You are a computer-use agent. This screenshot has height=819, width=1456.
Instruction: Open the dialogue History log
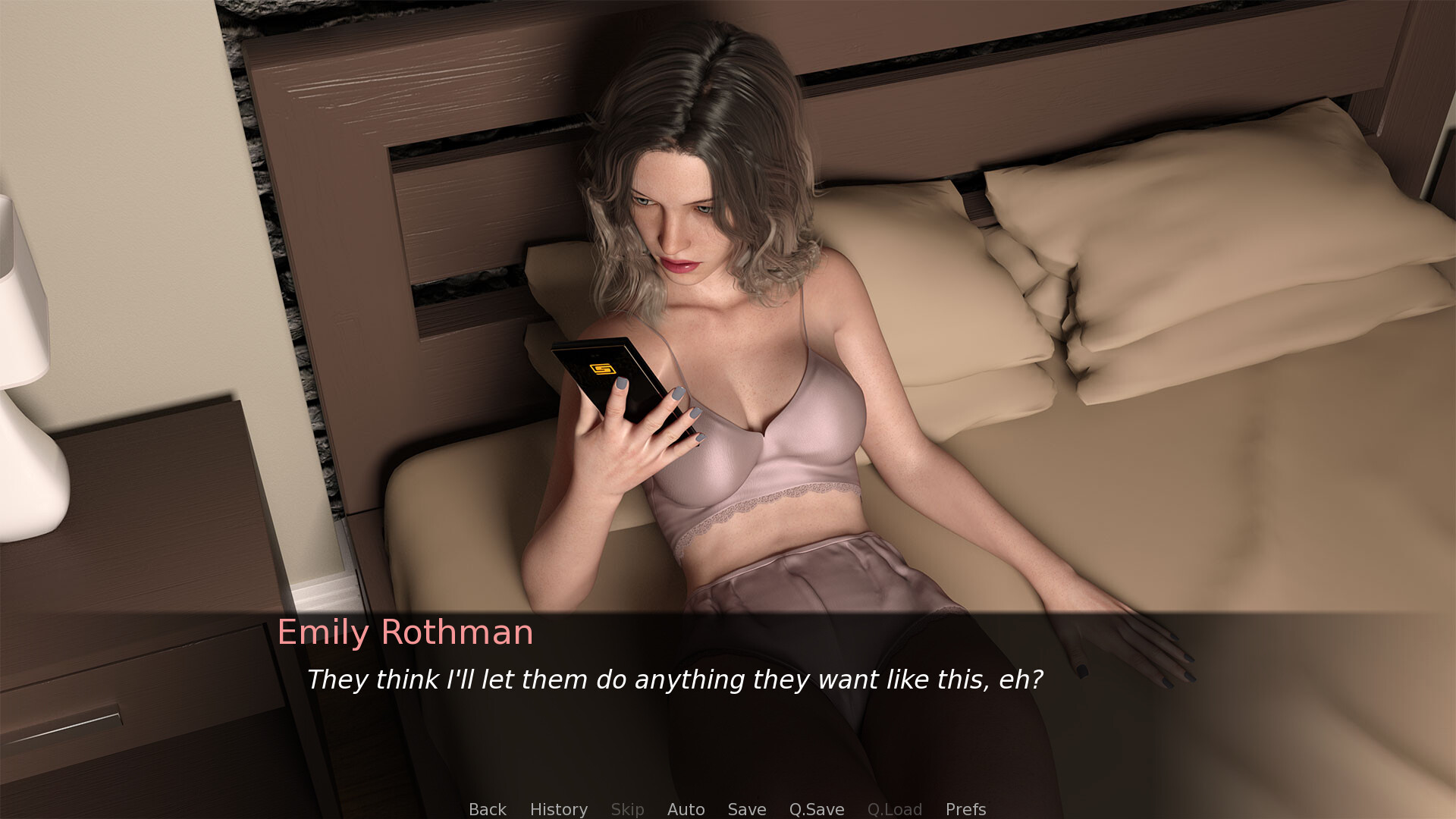(558, 809)
